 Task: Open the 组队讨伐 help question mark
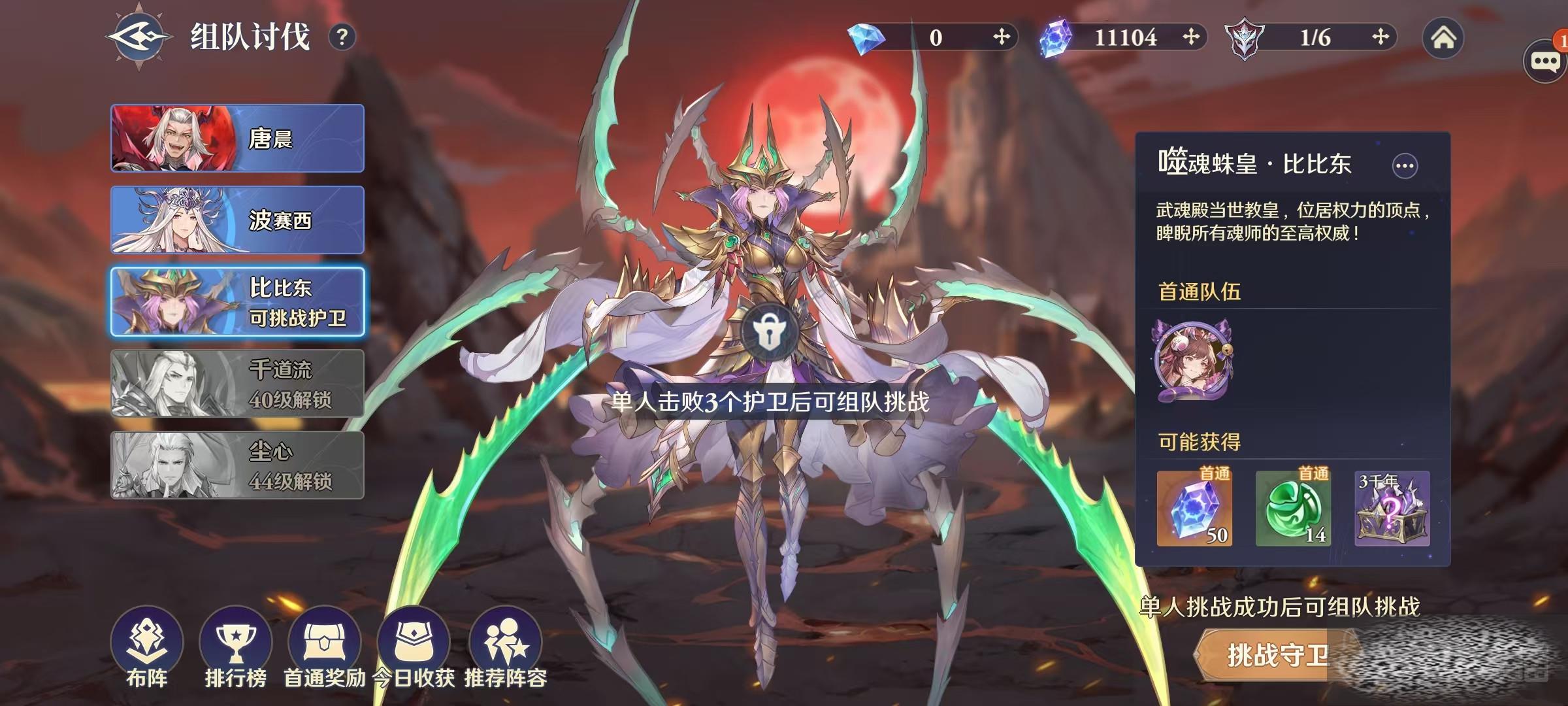pyautogui.click(x=342, y=37)
